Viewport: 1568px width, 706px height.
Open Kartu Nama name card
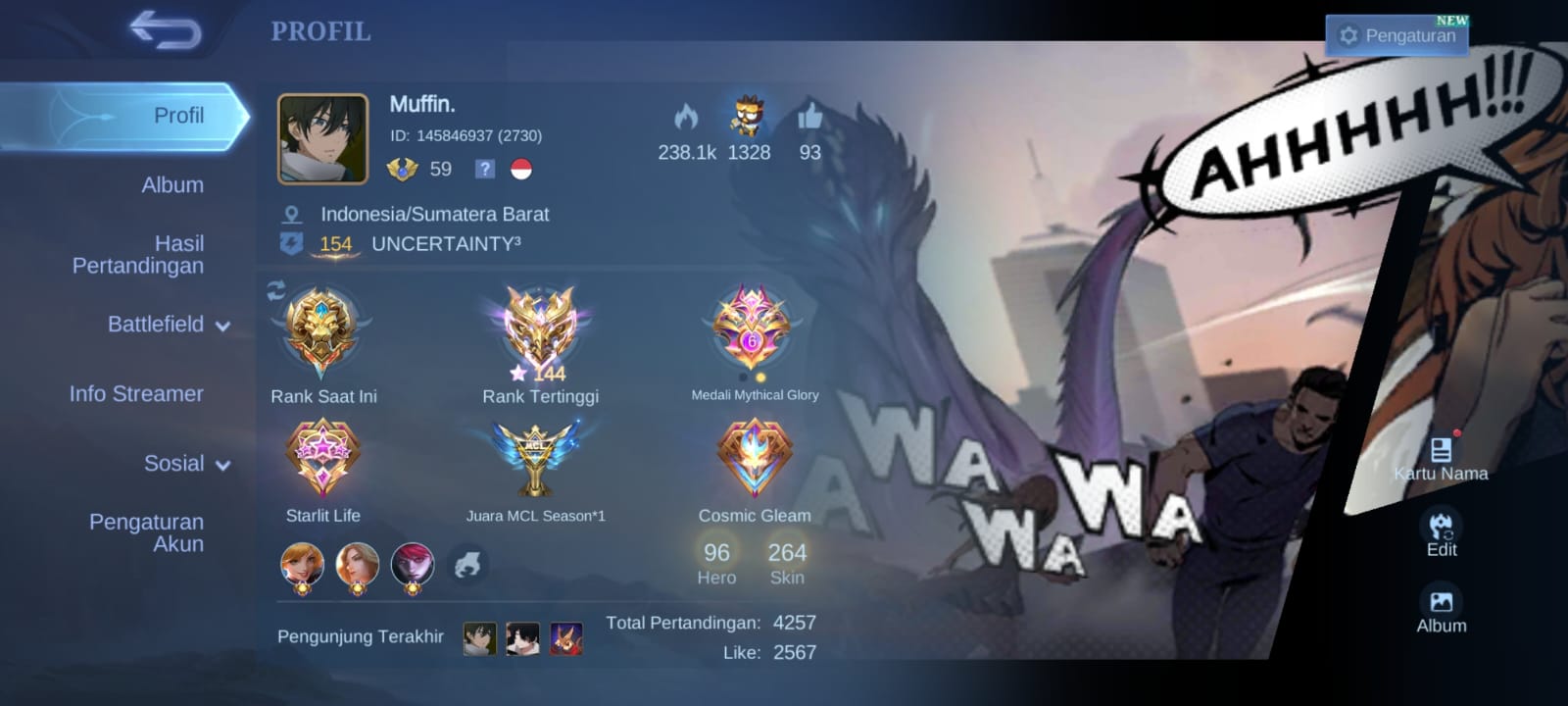click(1441, 458)
